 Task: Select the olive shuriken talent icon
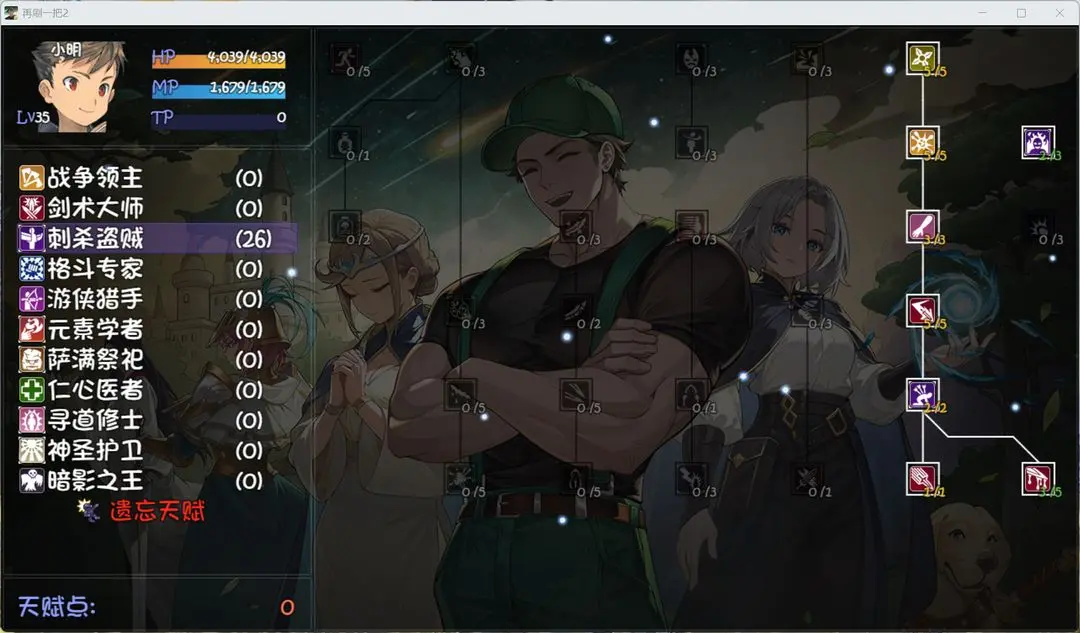click(x=922, y=58)
